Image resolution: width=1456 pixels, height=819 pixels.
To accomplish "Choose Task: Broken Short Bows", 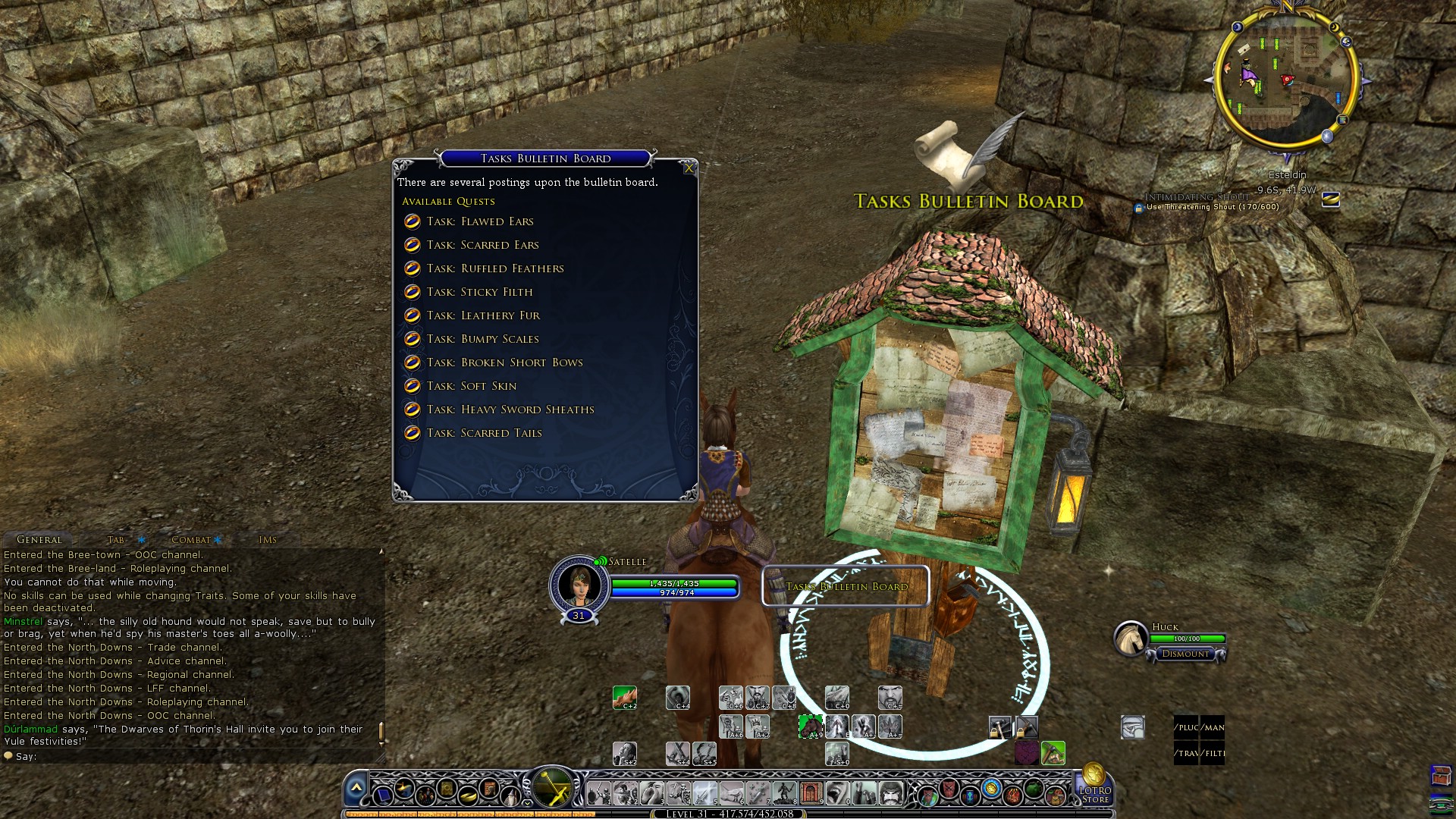I will [x=504, y=362].
